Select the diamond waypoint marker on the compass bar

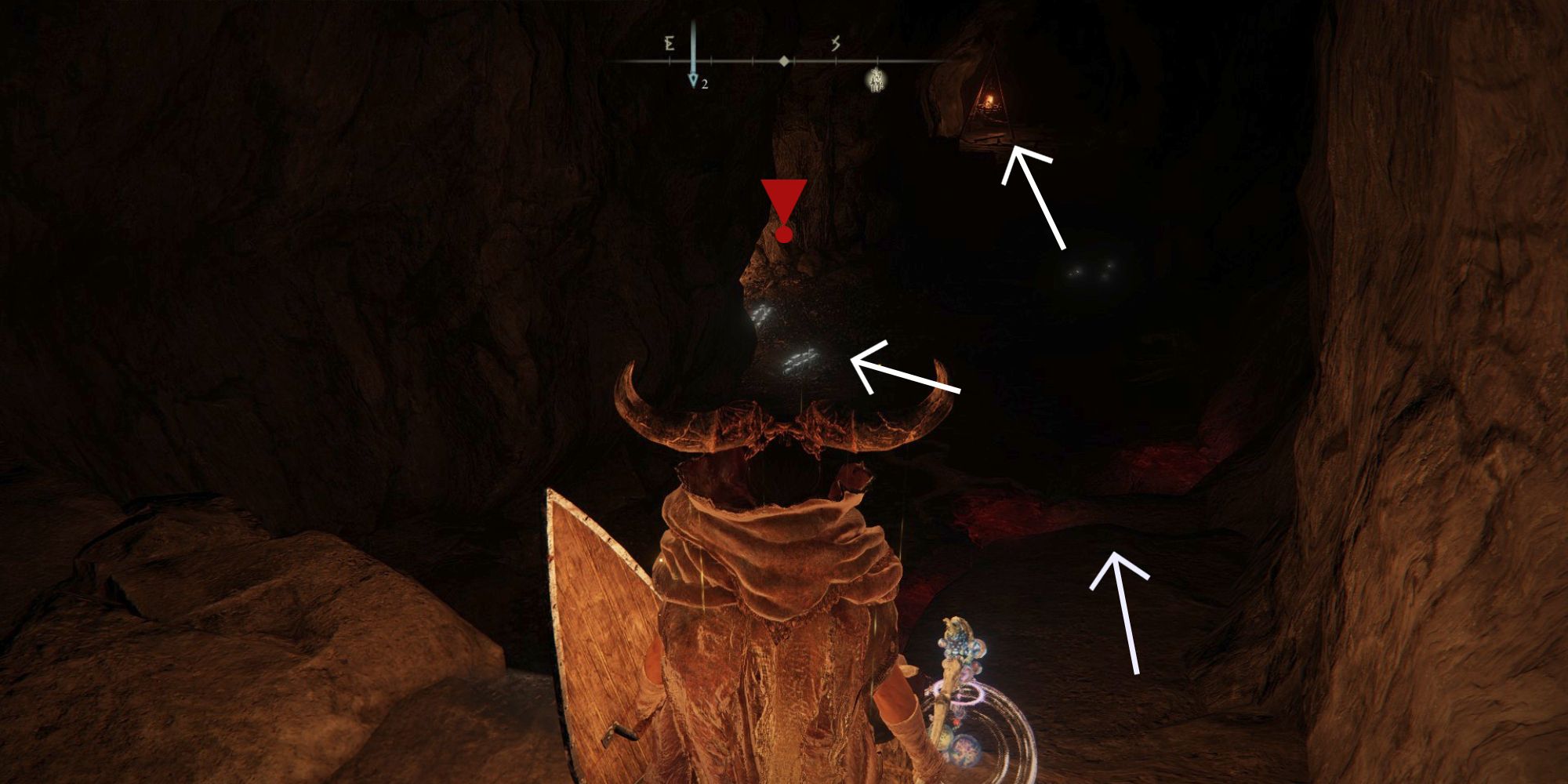(784, 60)
